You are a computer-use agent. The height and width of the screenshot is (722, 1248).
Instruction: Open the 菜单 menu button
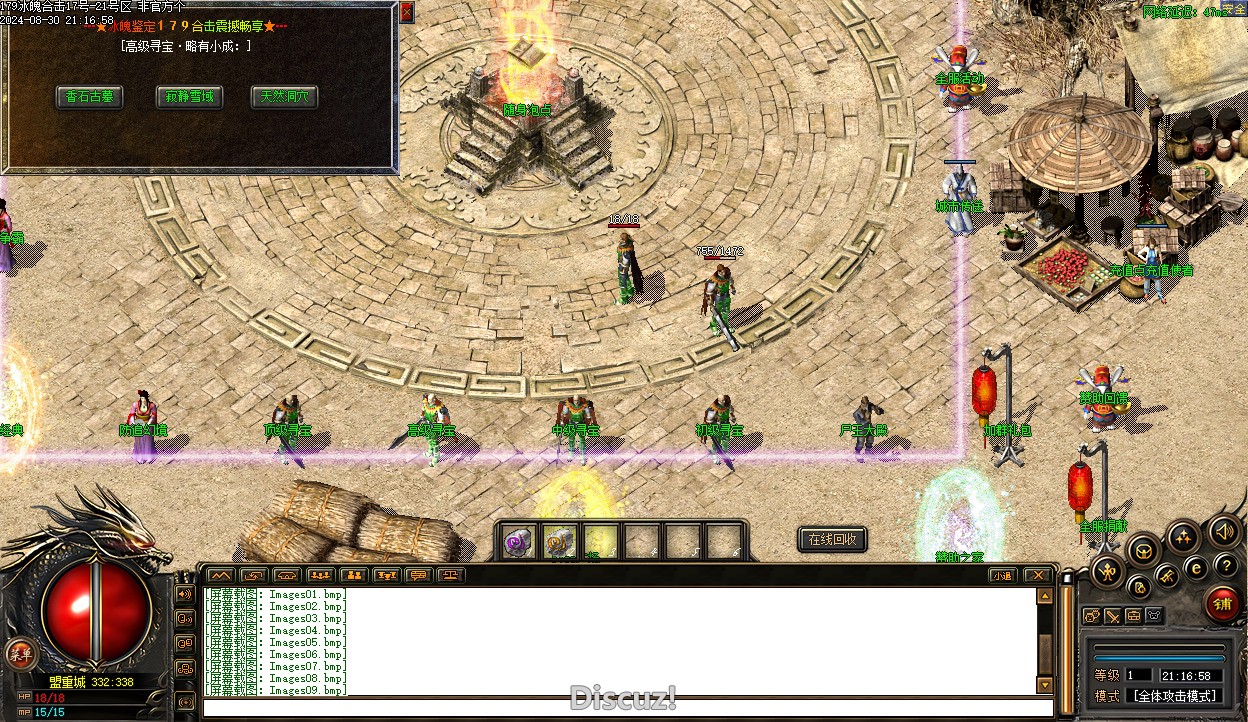(18, 655)
